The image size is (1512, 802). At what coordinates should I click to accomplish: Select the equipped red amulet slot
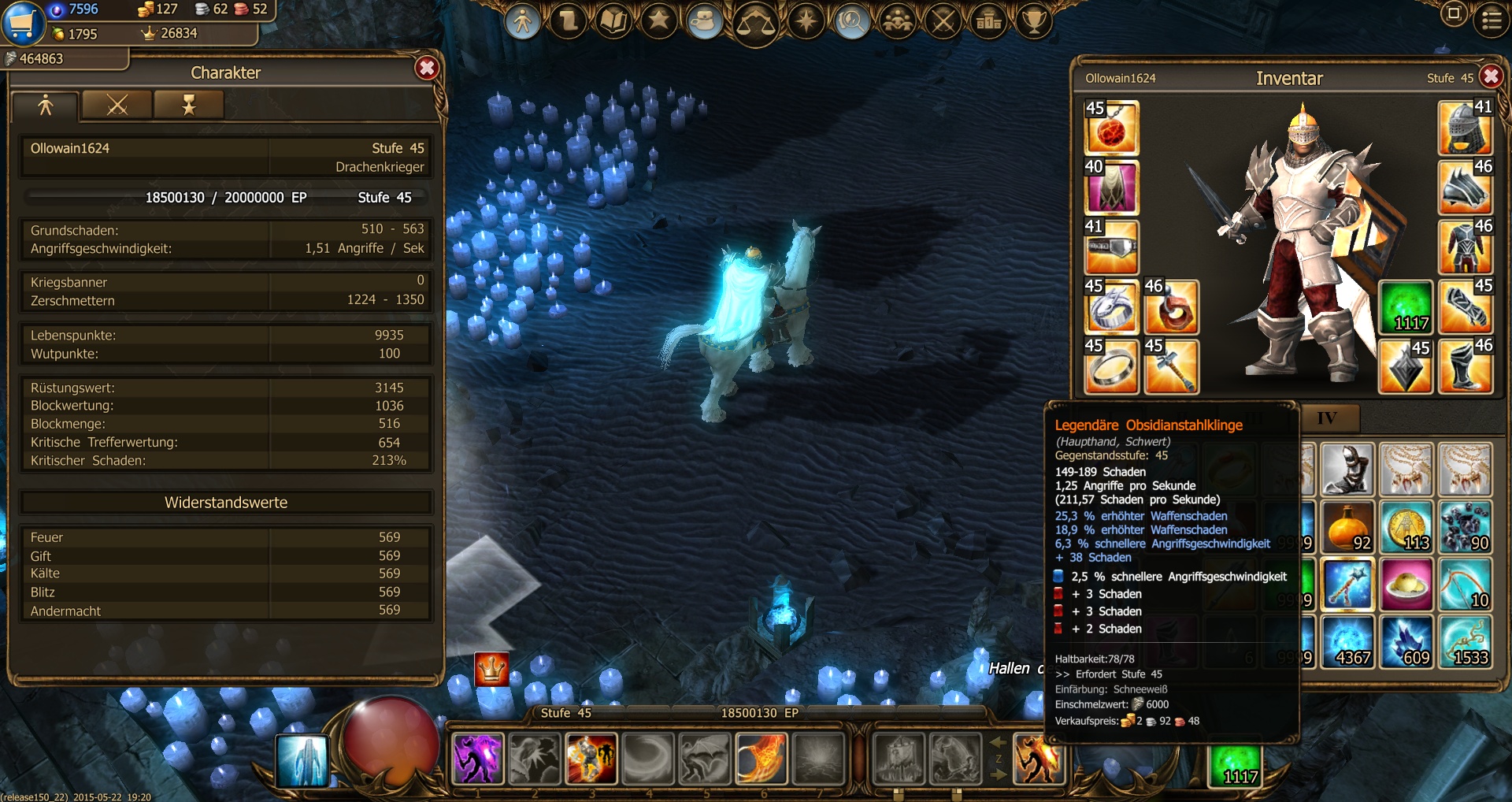click(x=1111, y=128)
